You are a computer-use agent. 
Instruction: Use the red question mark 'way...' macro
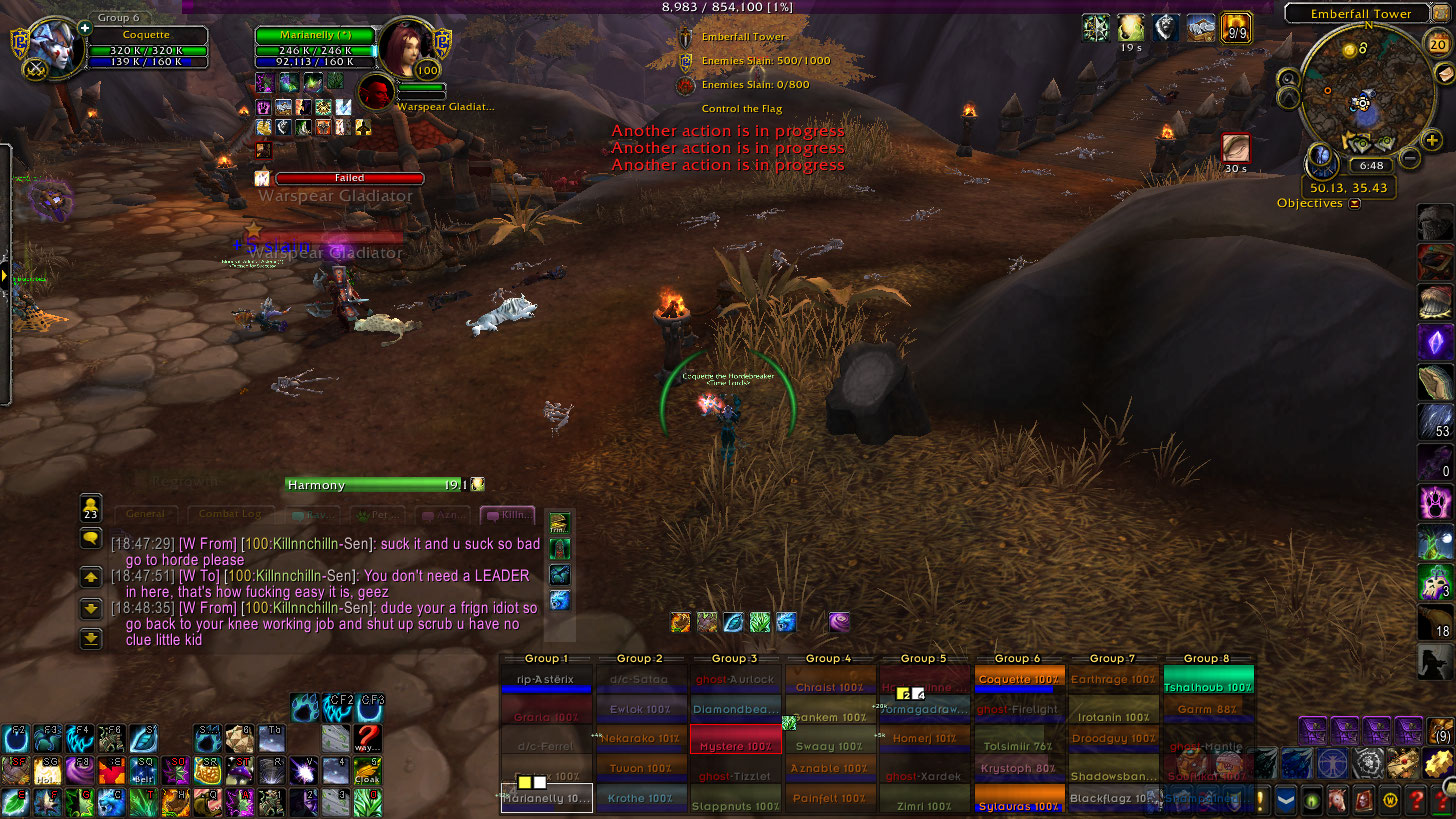[x=368, y=740]
